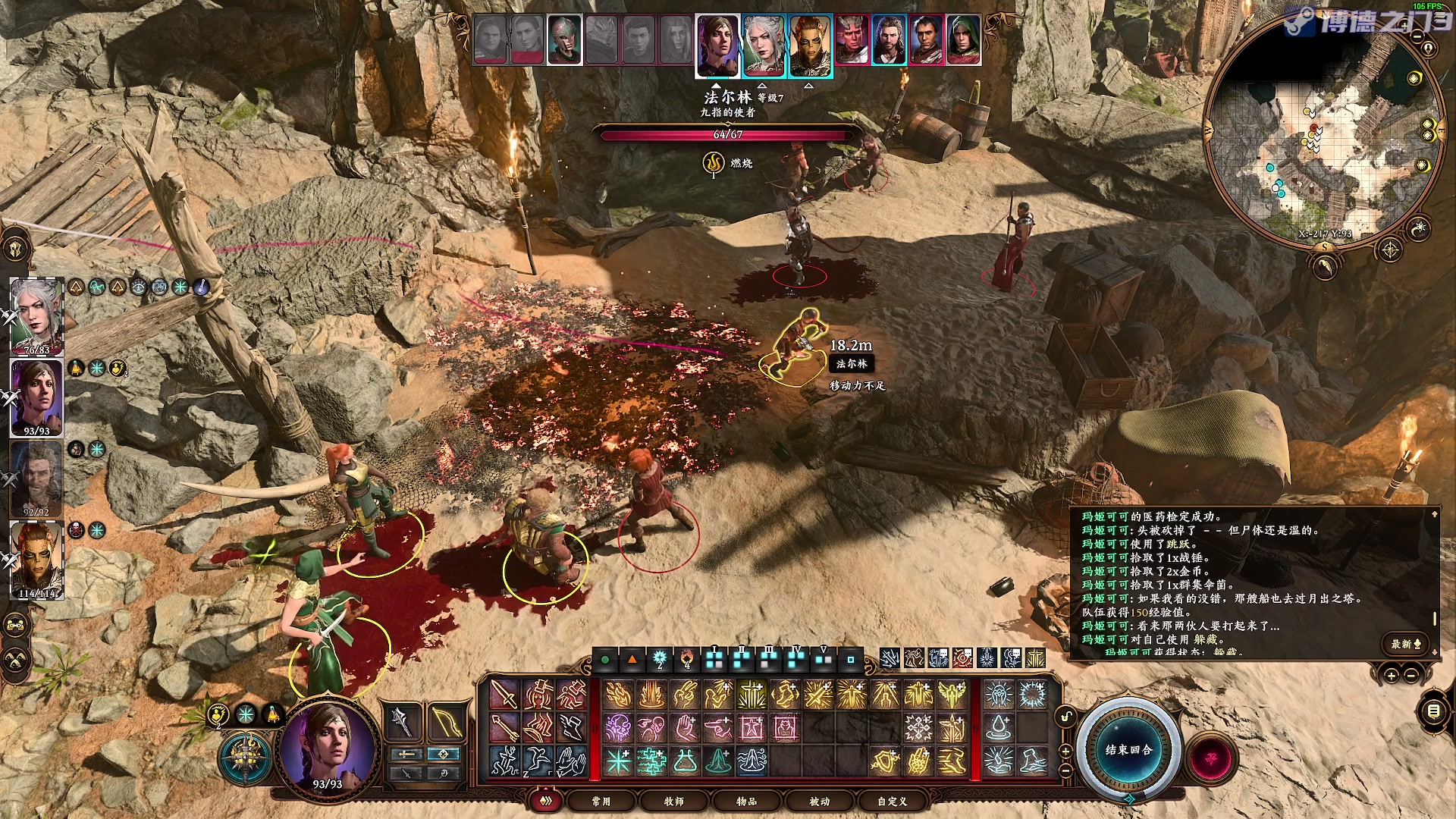Switch to the 自定义 custom tab
1456x819 pixels.
pos(892,801)
